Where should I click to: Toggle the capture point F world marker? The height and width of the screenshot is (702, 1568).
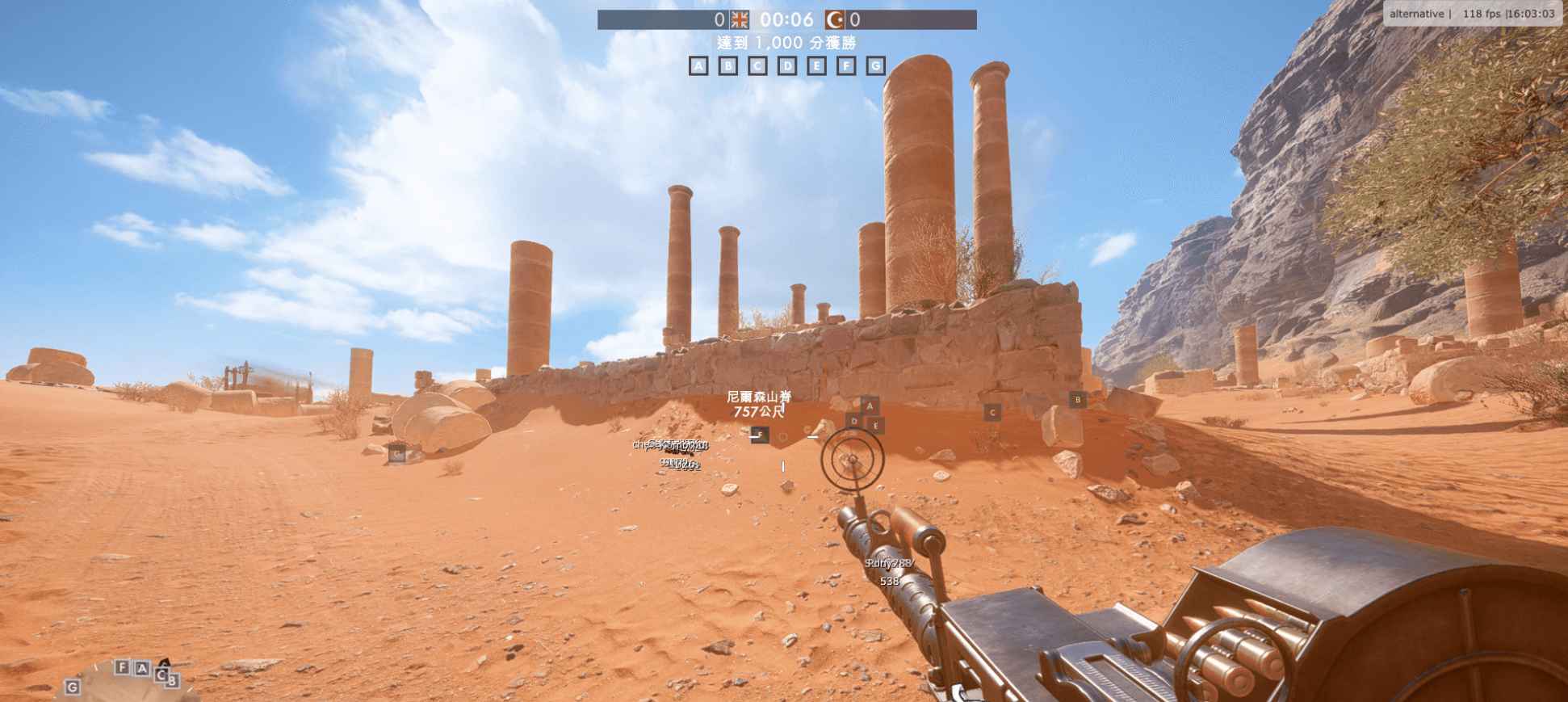click(759, 434)
